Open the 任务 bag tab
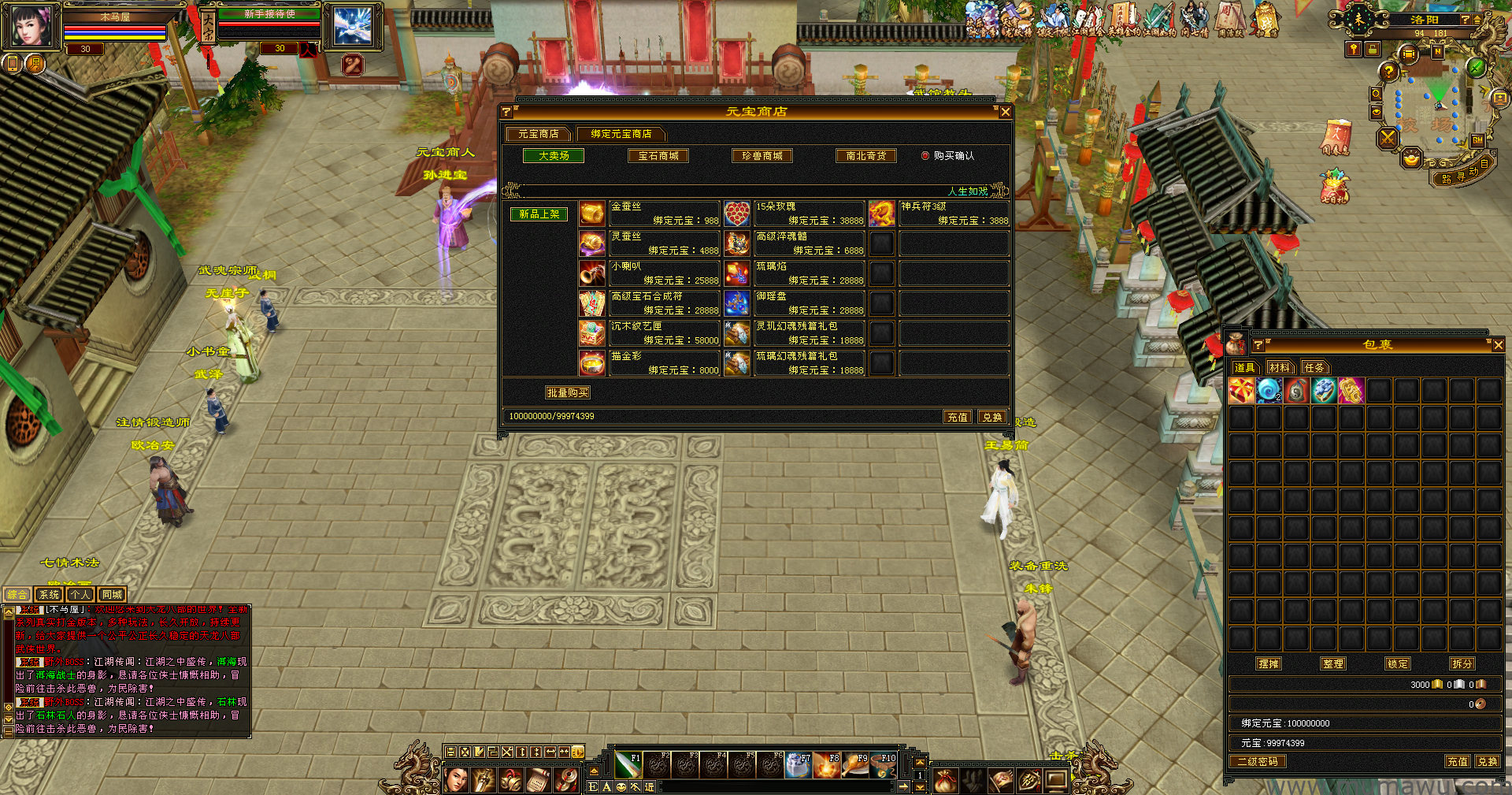The height and width of the screenshot is (795, 1512). pyautogui.click(x=1314, y=367)
